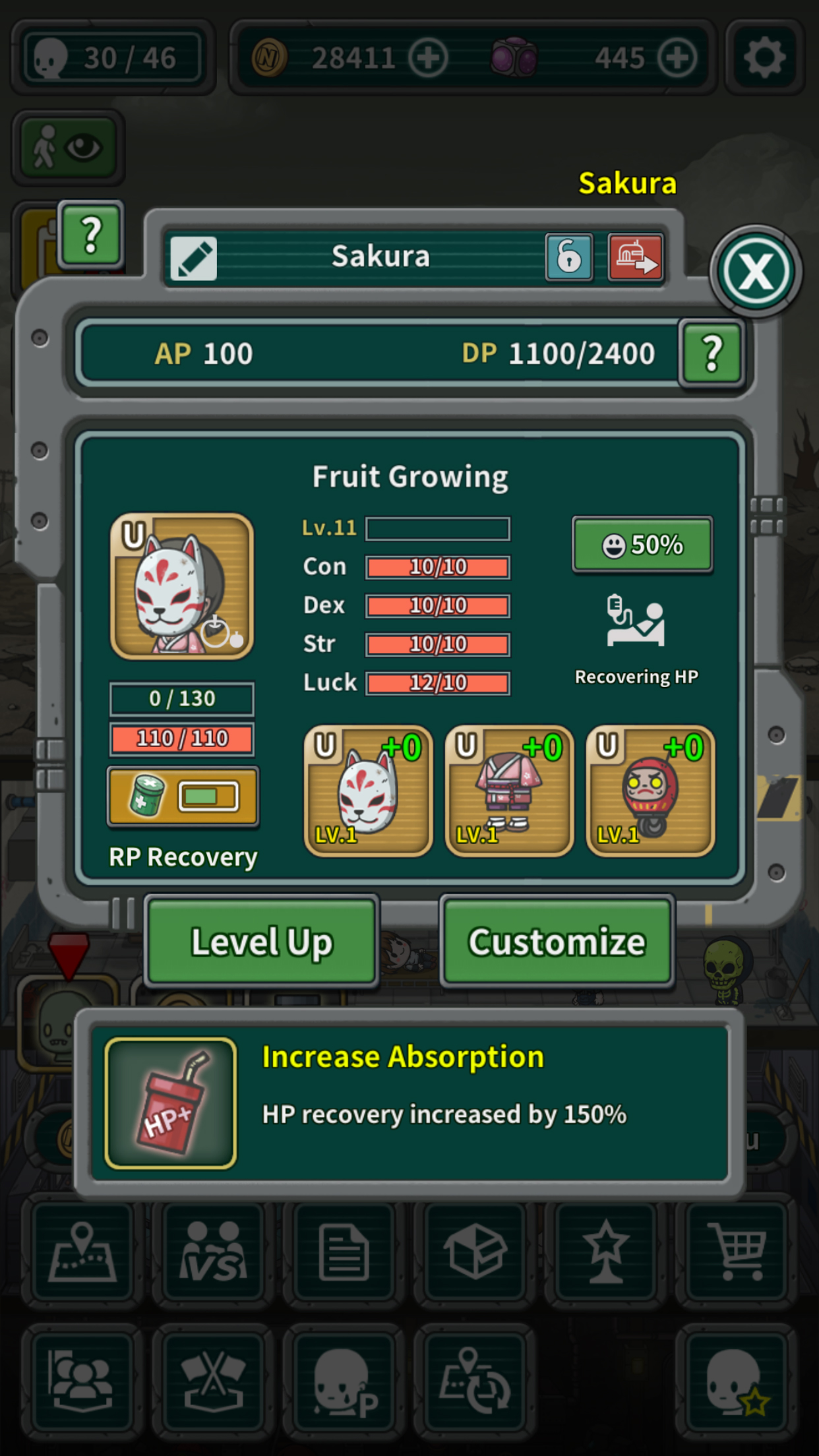The image size is (819, 1456).
Task: Select the pink kimono equipment slot
Action: (509, 791)
